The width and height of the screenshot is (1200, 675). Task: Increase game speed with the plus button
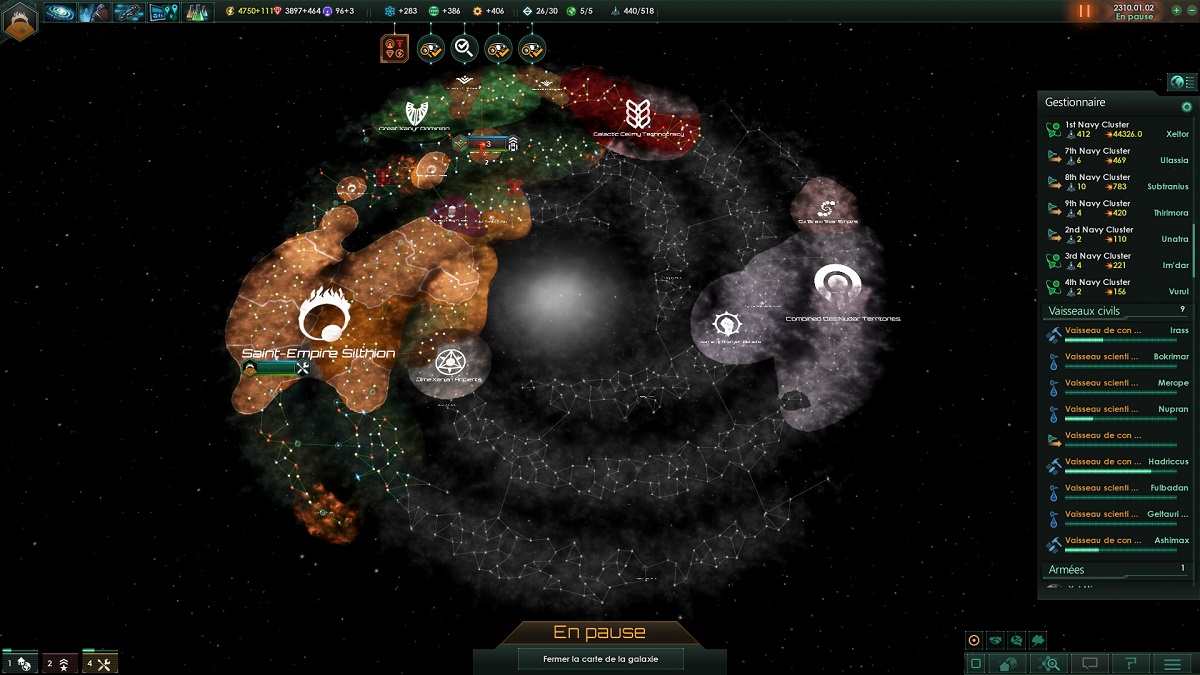click(x=1176, y=10)
